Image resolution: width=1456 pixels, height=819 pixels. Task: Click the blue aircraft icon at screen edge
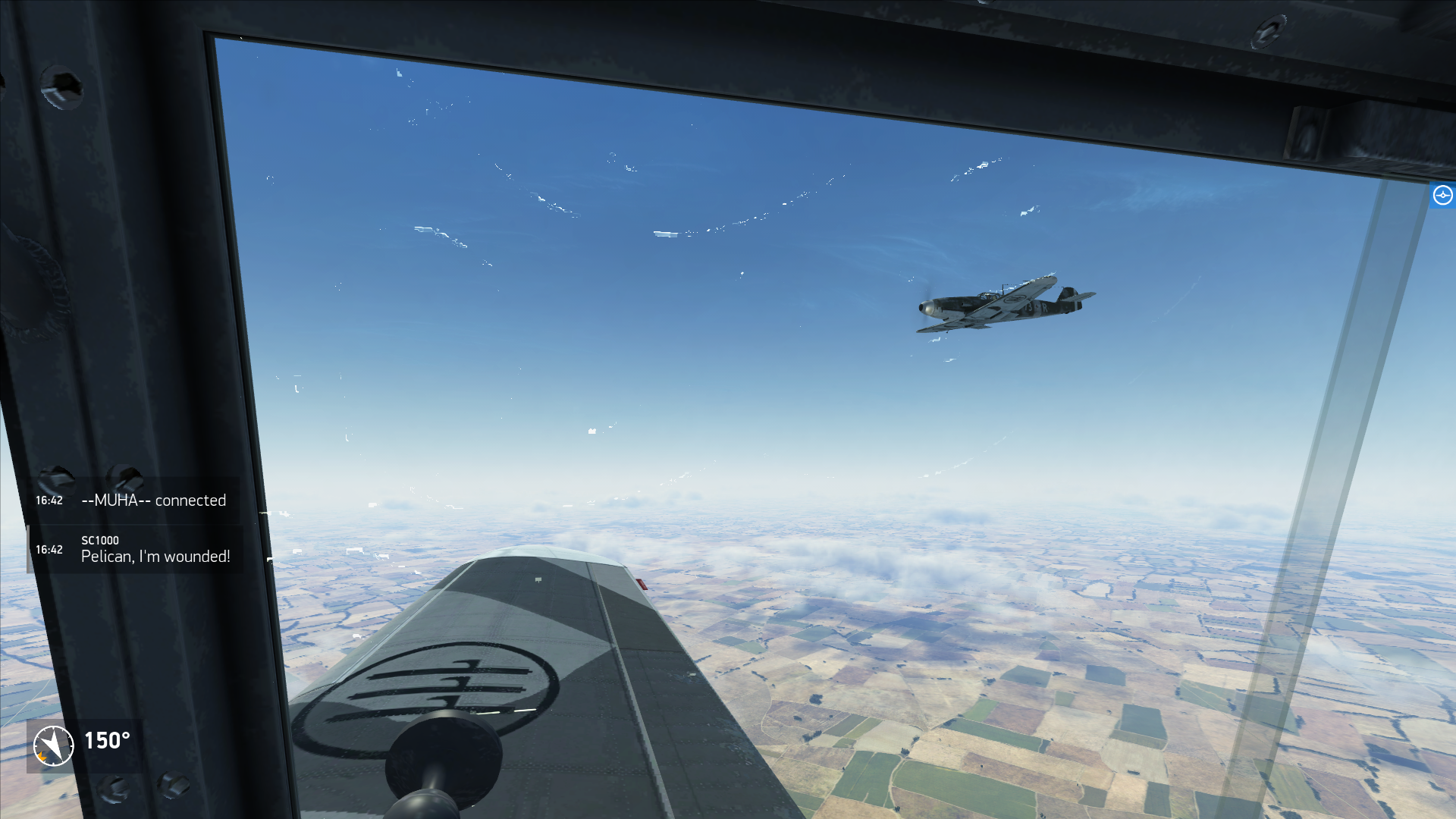point(1442,196)
